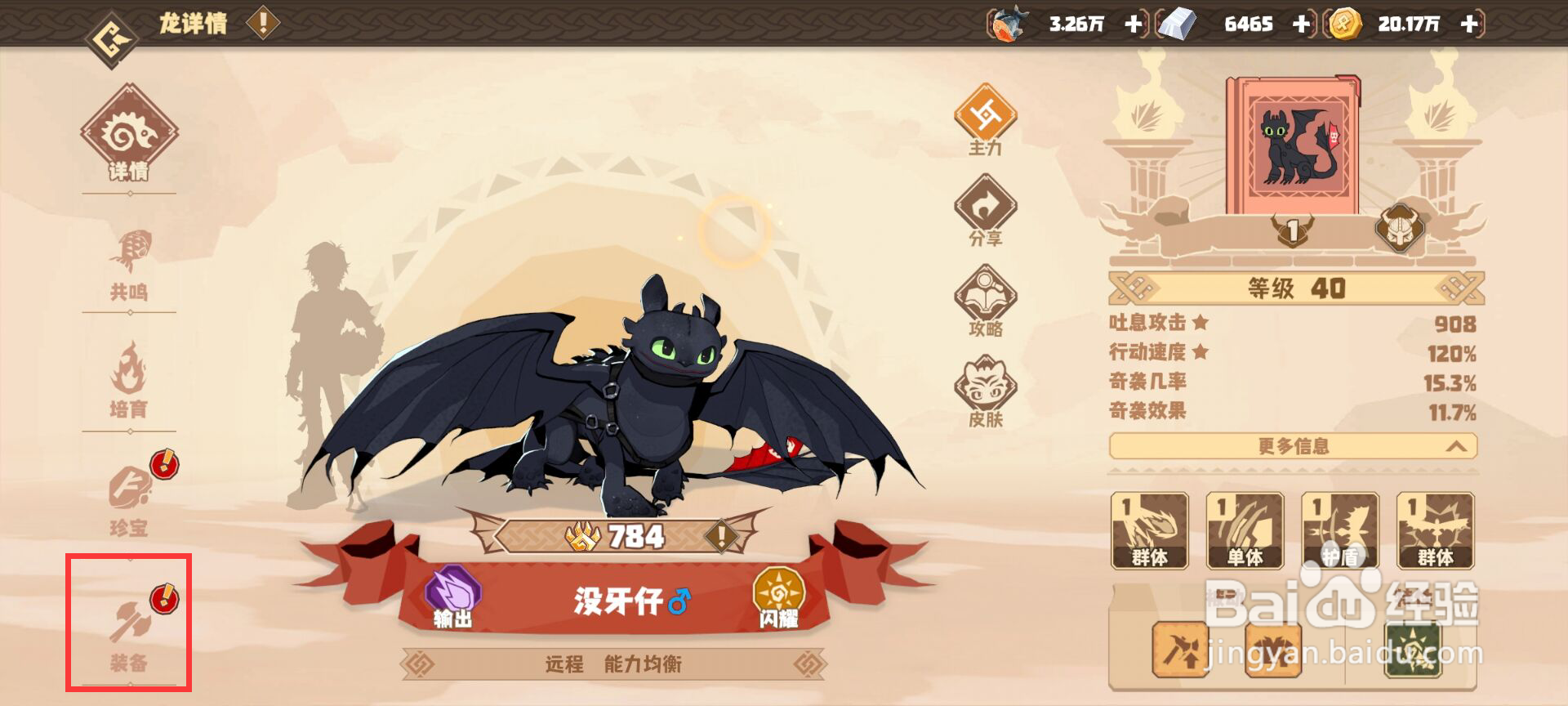Viewport: 1568px width, 706px height.
Task: Select the first 群体 group skill icon
Action: 1151,529
